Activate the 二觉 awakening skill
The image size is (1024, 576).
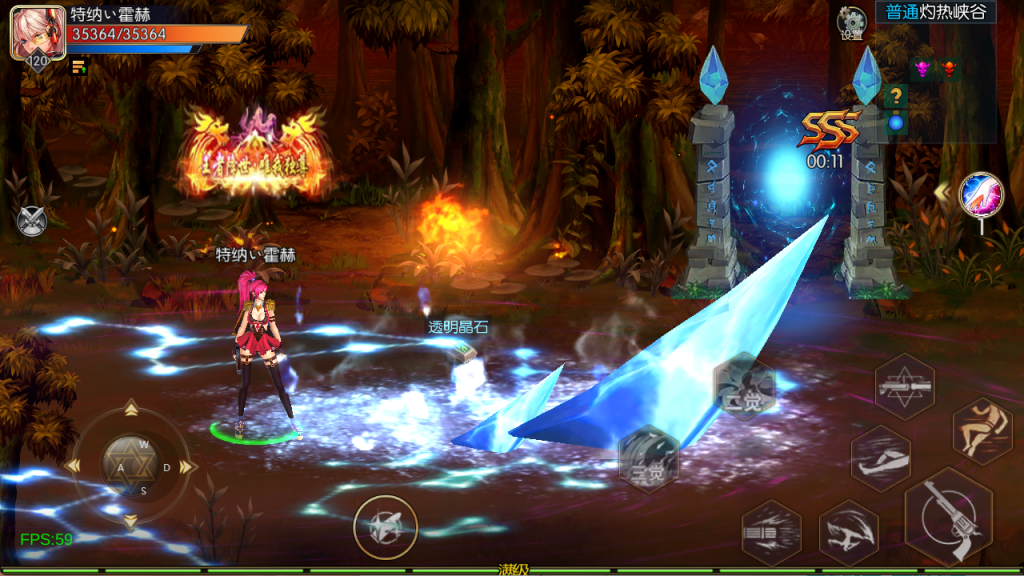(x=744, y=387)
